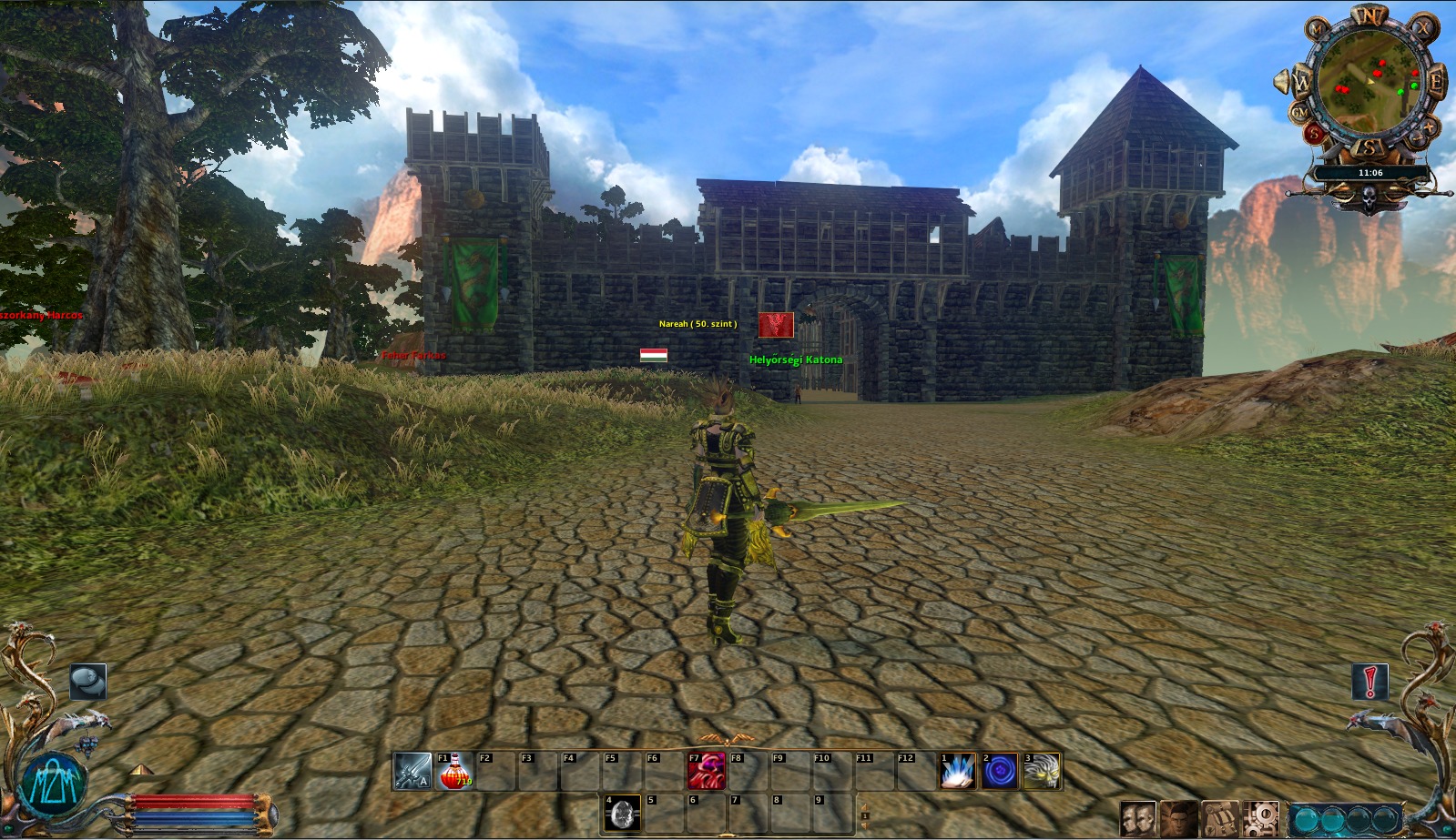Open the two-faces social menu icon
This screenshot has height=840, width=1456.
tap(1137, 819)
